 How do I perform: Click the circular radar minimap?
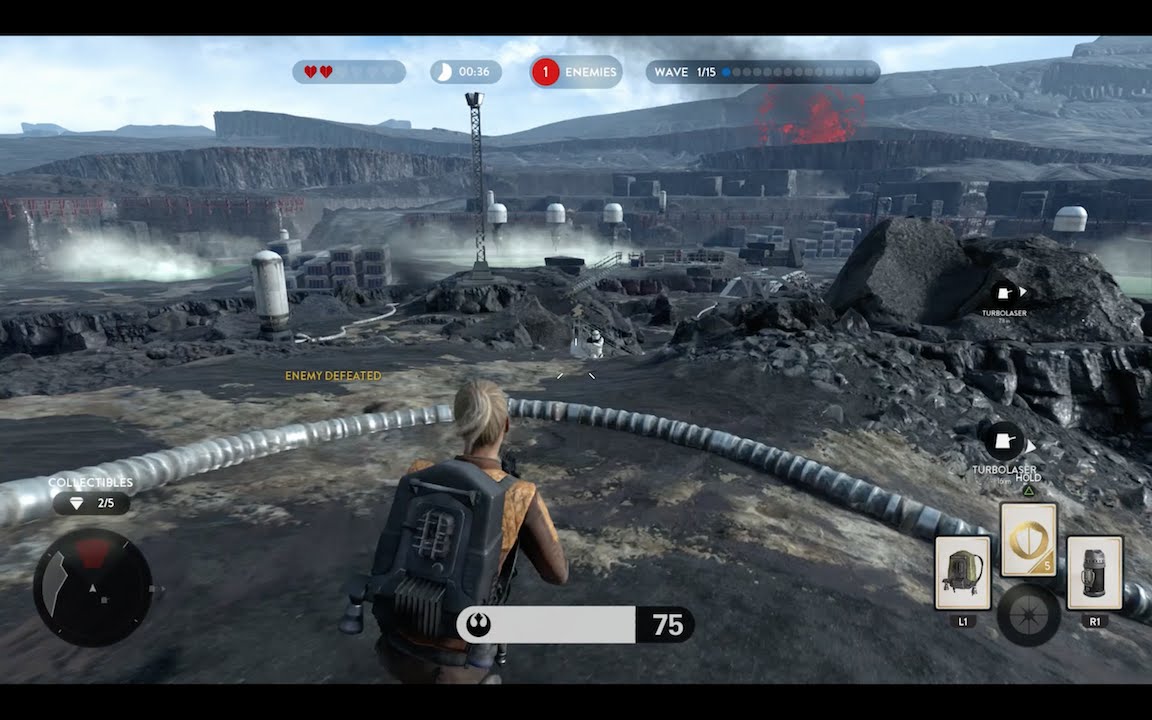click(93, 587)
